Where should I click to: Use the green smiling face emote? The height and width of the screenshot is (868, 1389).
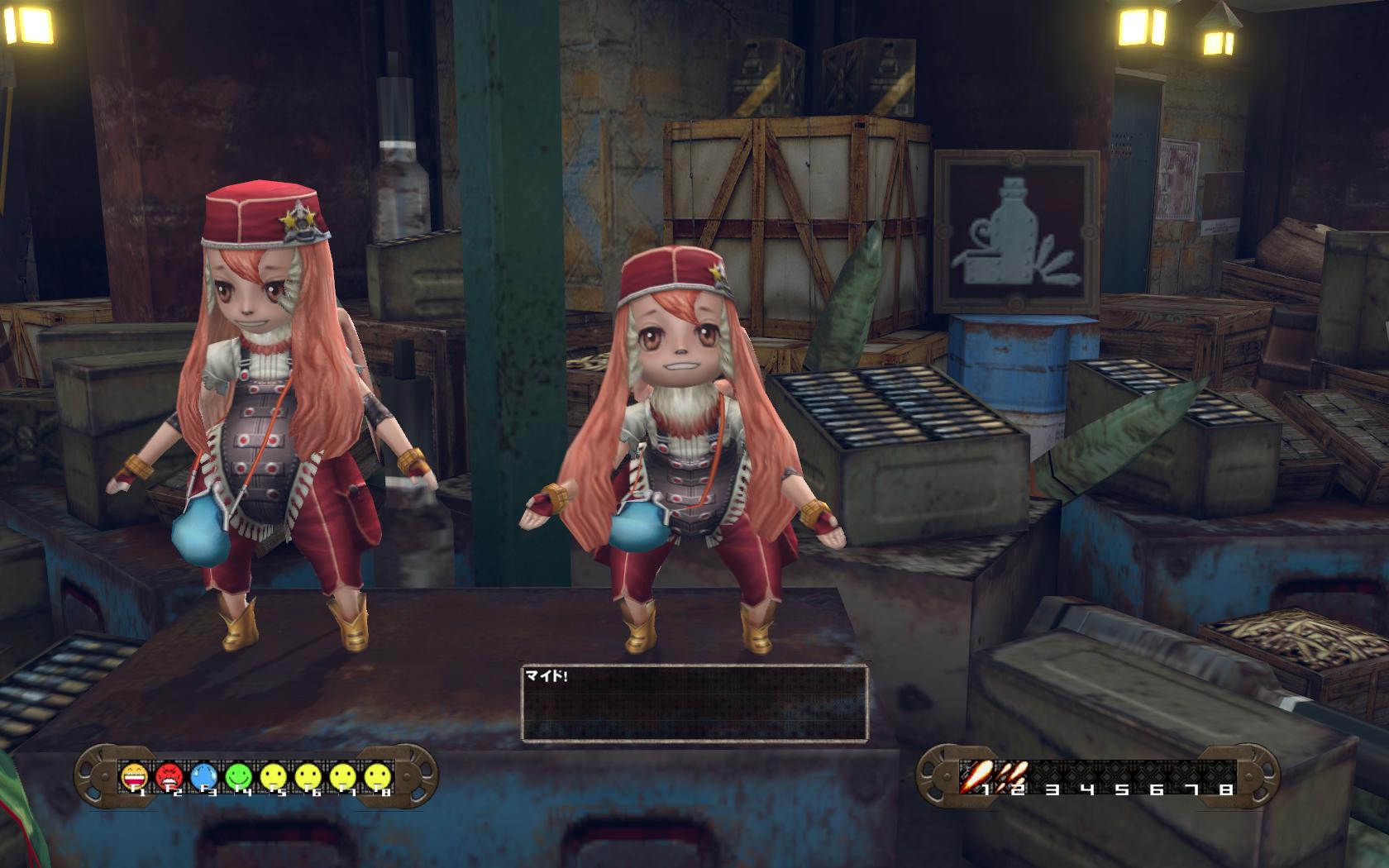coord(238,775)
